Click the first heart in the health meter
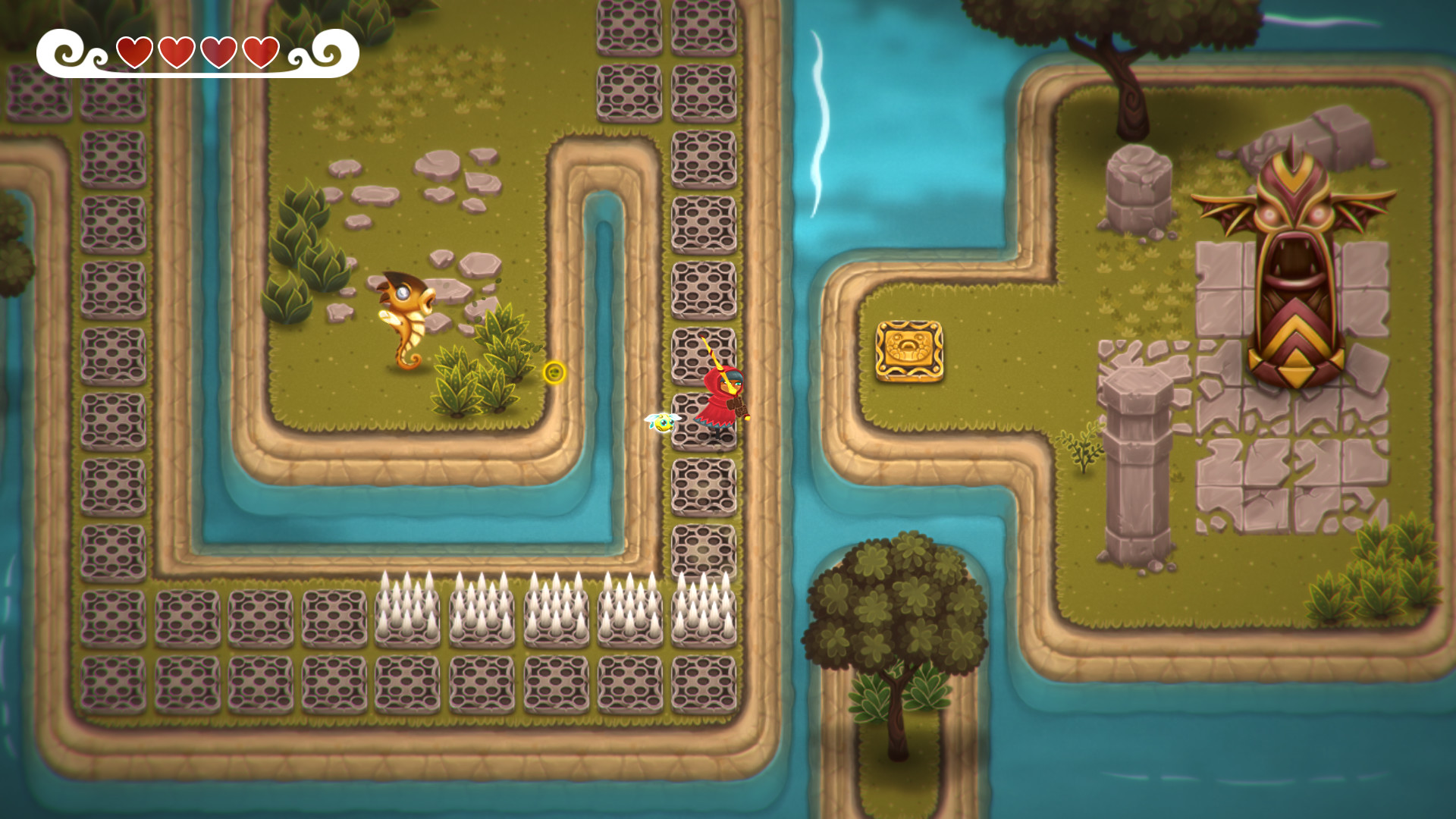This screenshot has height=819, width=1456. [135, 52]
